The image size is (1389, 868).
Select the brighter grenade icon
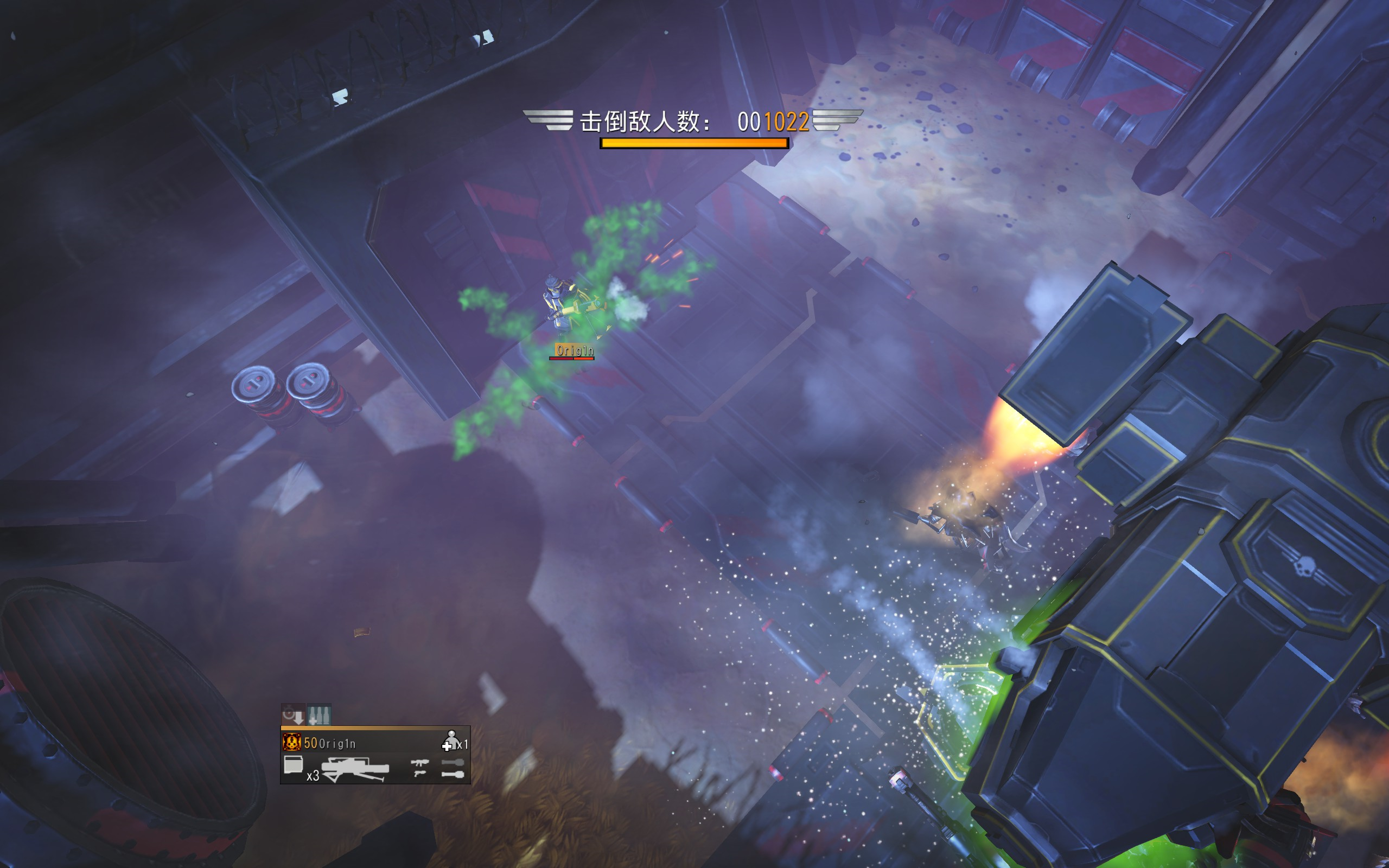click(x=453, y=775)
